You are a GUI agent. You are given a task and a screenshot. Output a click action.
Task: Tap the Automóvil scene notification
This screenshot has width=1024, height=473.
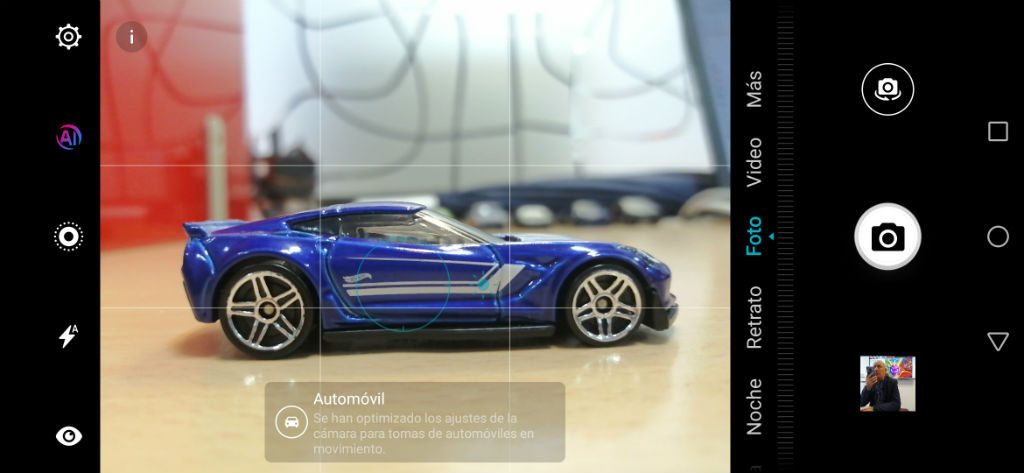point(414,422)
